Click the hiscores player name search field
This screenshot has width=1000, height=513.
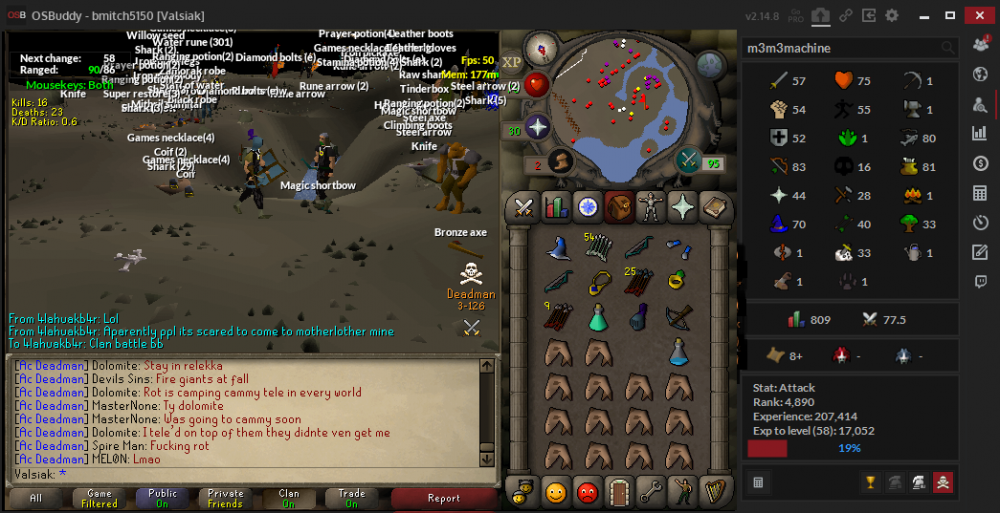(840, 48)
